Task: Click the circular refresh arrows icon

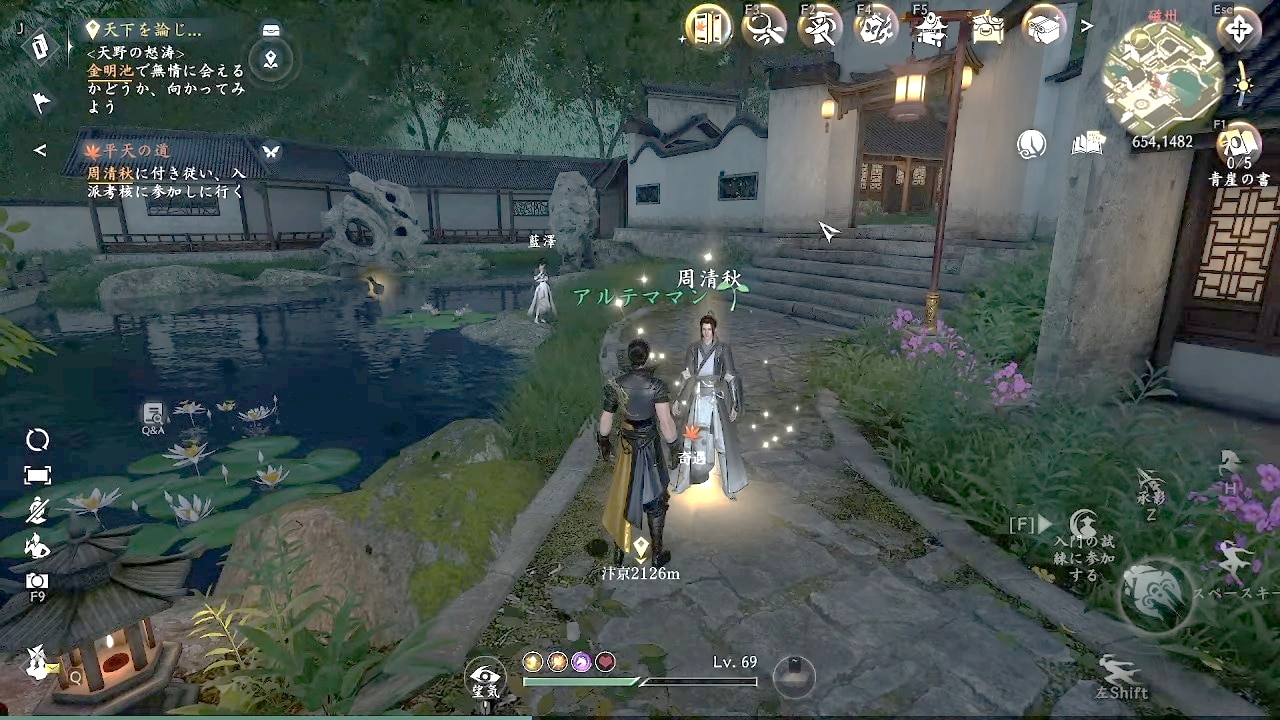Action: tap(38, 440)
